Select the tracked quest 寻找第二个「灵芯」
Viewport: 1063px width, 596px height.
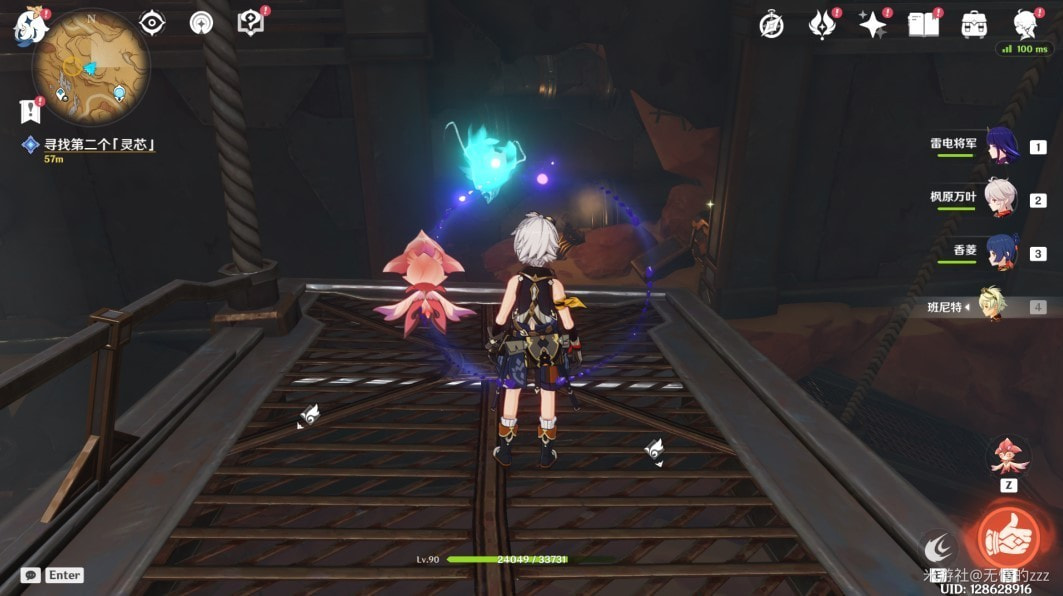coord(98,145)
